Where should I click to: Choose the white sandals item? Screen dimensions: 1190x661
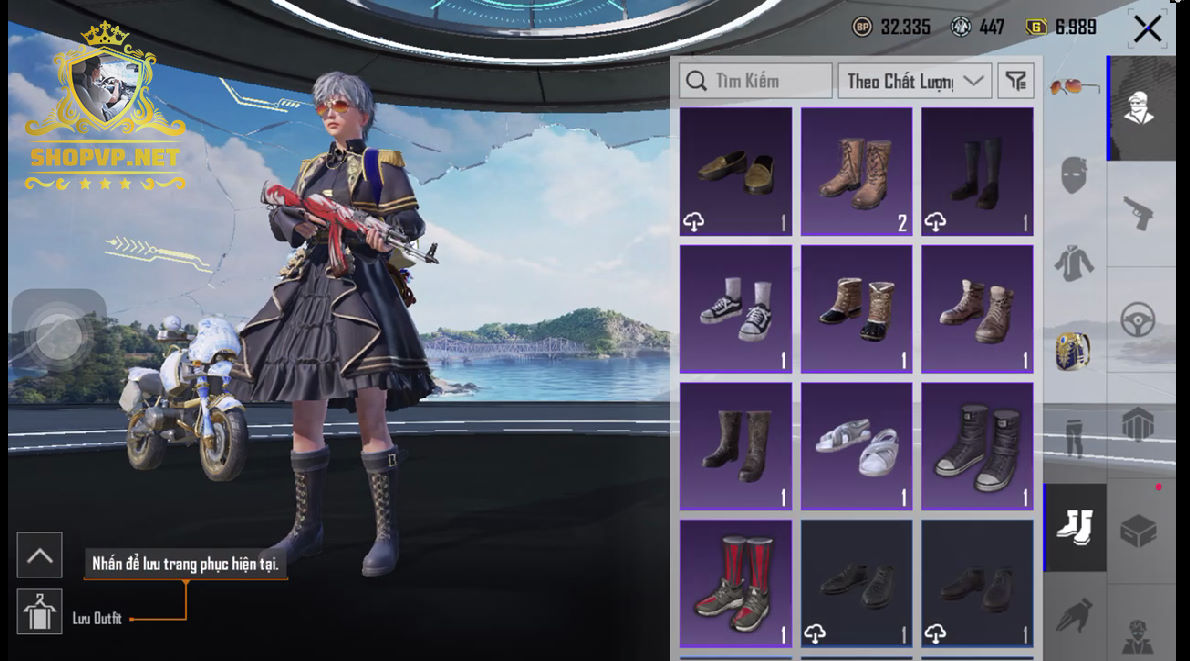(x=856, y=446)
